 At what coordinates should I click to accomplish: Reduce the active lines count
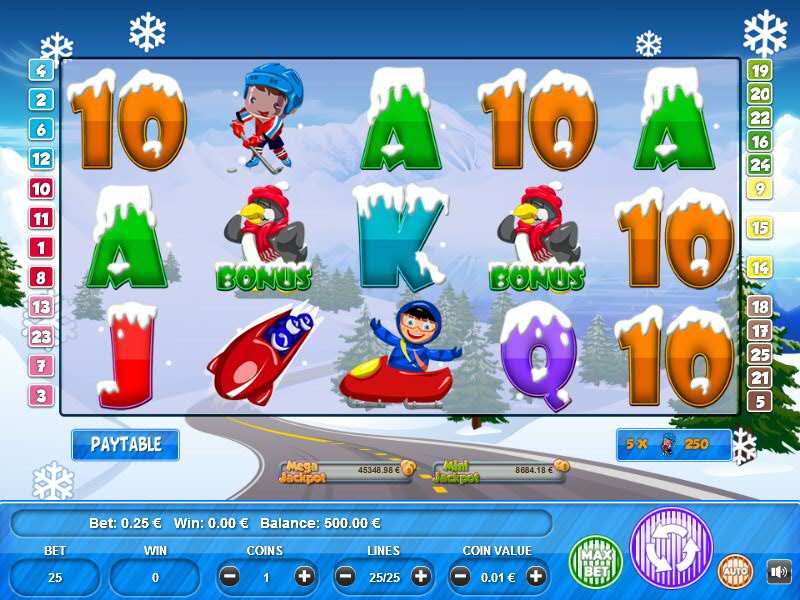point(346,576)
